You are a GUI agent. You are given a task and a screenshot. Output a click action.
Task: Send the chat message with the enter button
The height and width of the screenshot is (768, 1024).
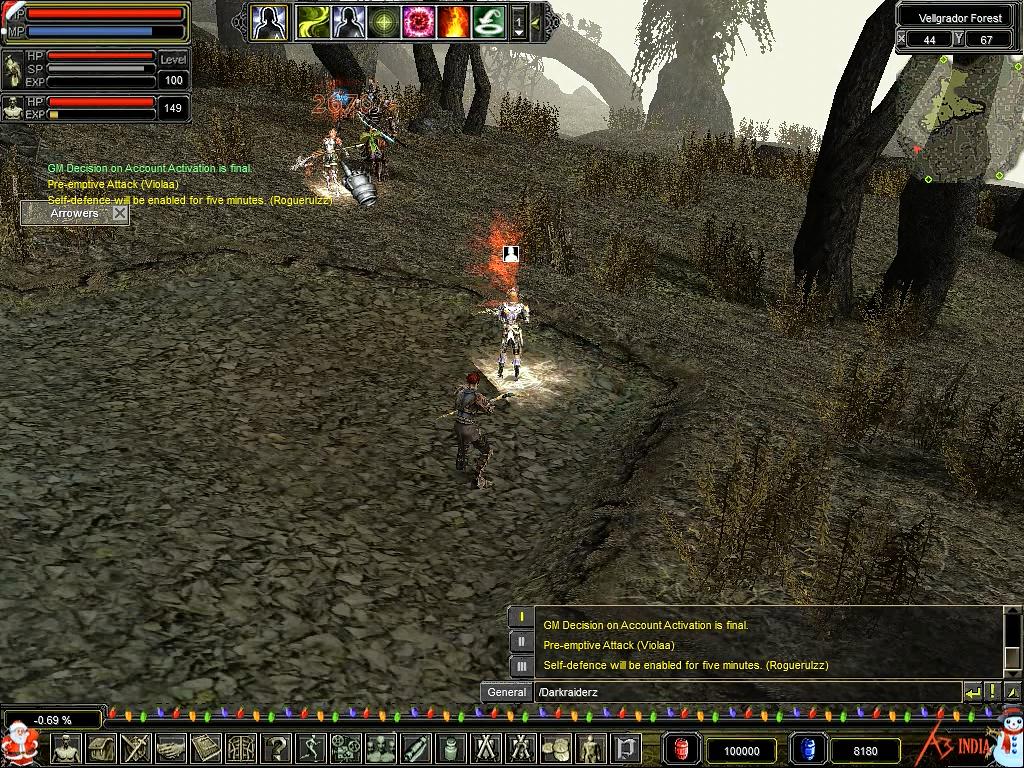point(972,692)
